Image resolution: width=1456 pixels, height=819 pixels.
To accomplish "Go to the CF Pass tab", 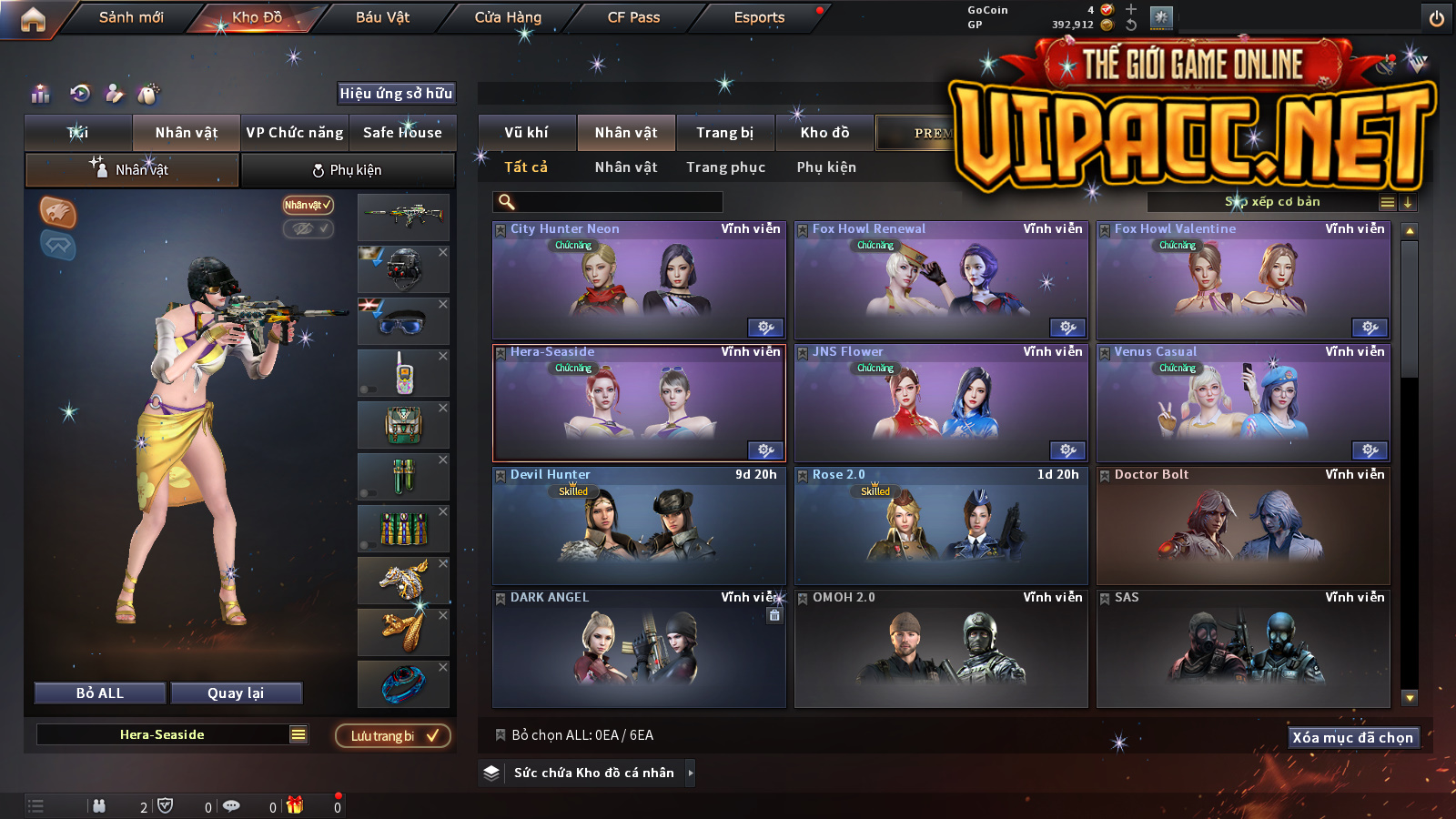I will (633, 17).
